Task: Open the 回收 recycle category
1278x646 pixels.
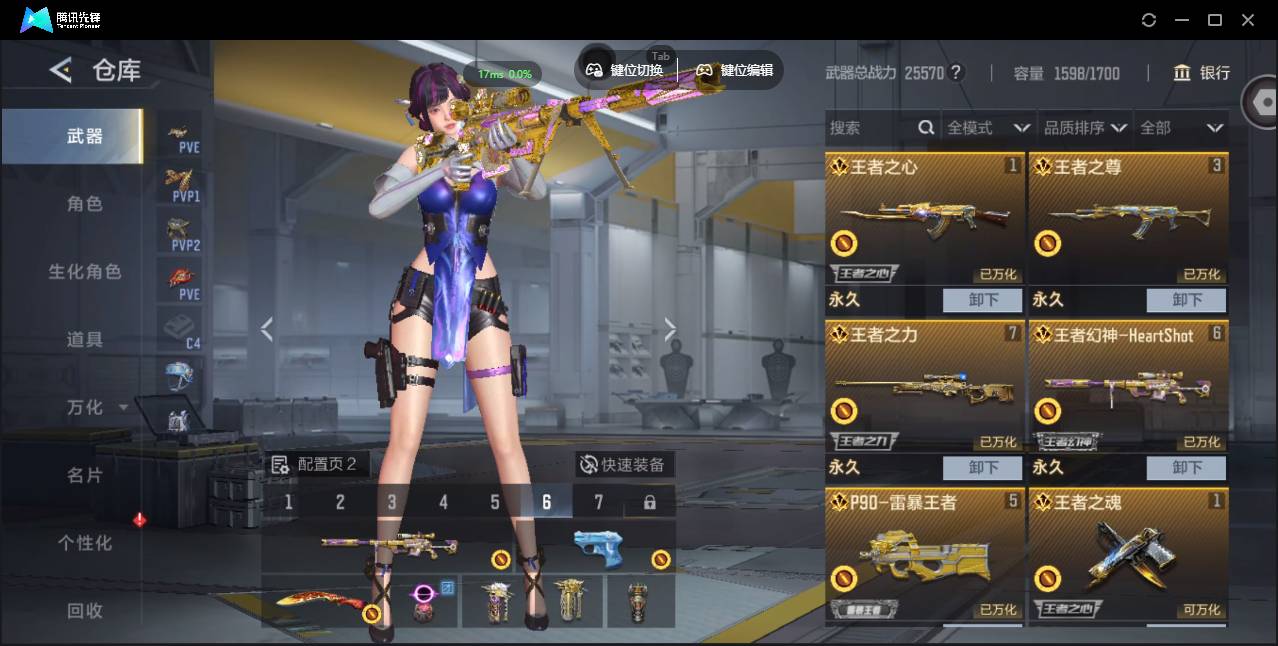Action: point(84,610)
